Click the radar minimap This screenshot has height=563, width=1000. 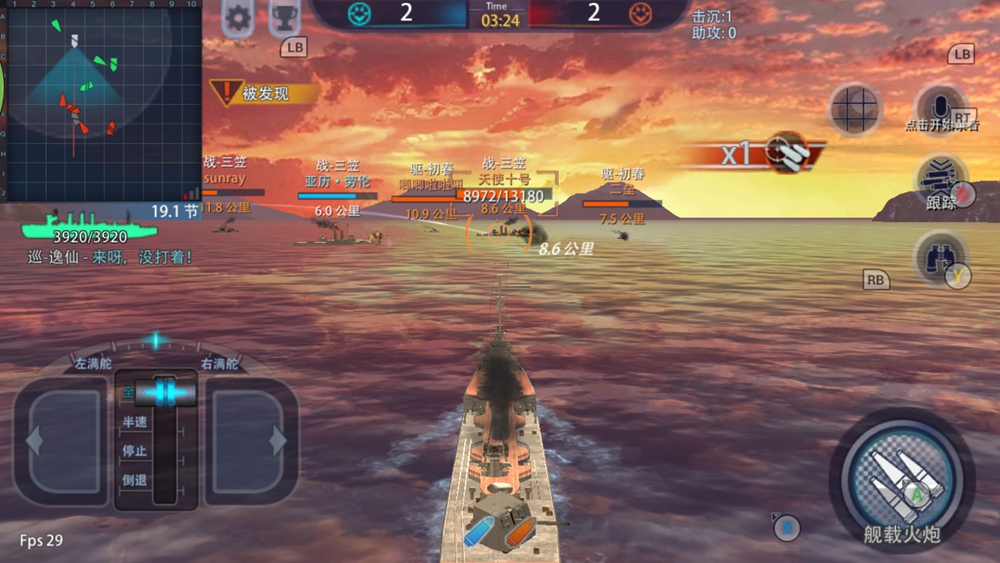point(100,100)
